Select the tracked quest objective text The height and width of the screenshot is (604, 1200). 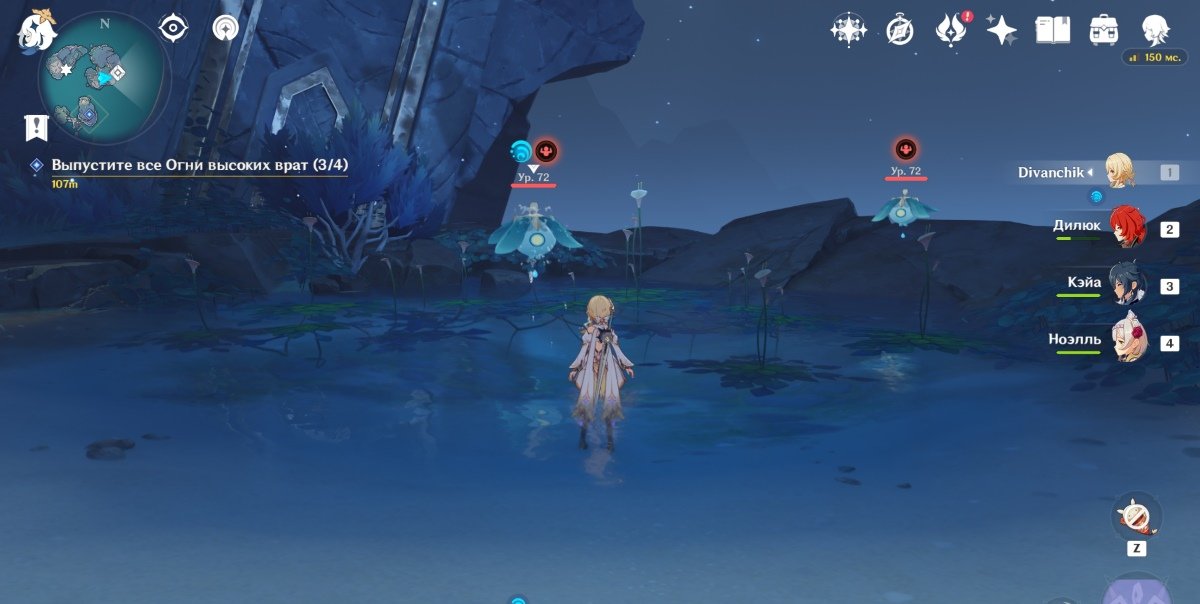coord(200,165)
